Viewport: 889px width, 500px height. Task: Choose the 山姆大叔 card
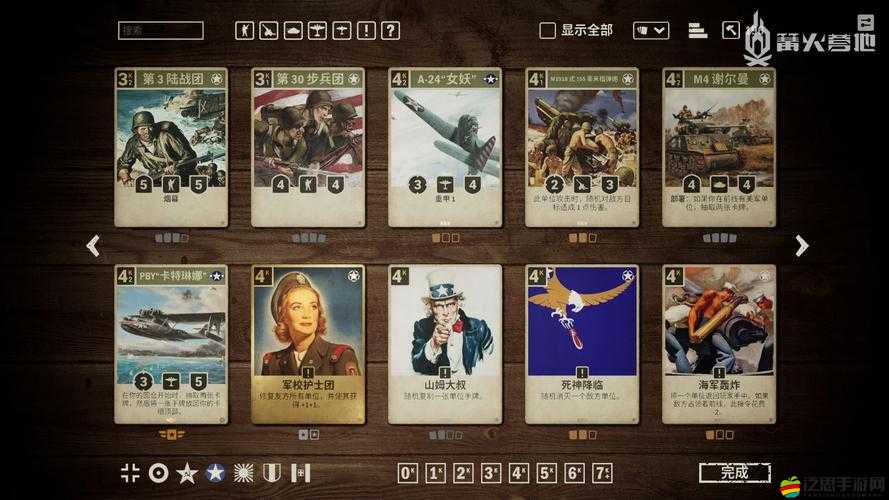[x=444, y=344]
